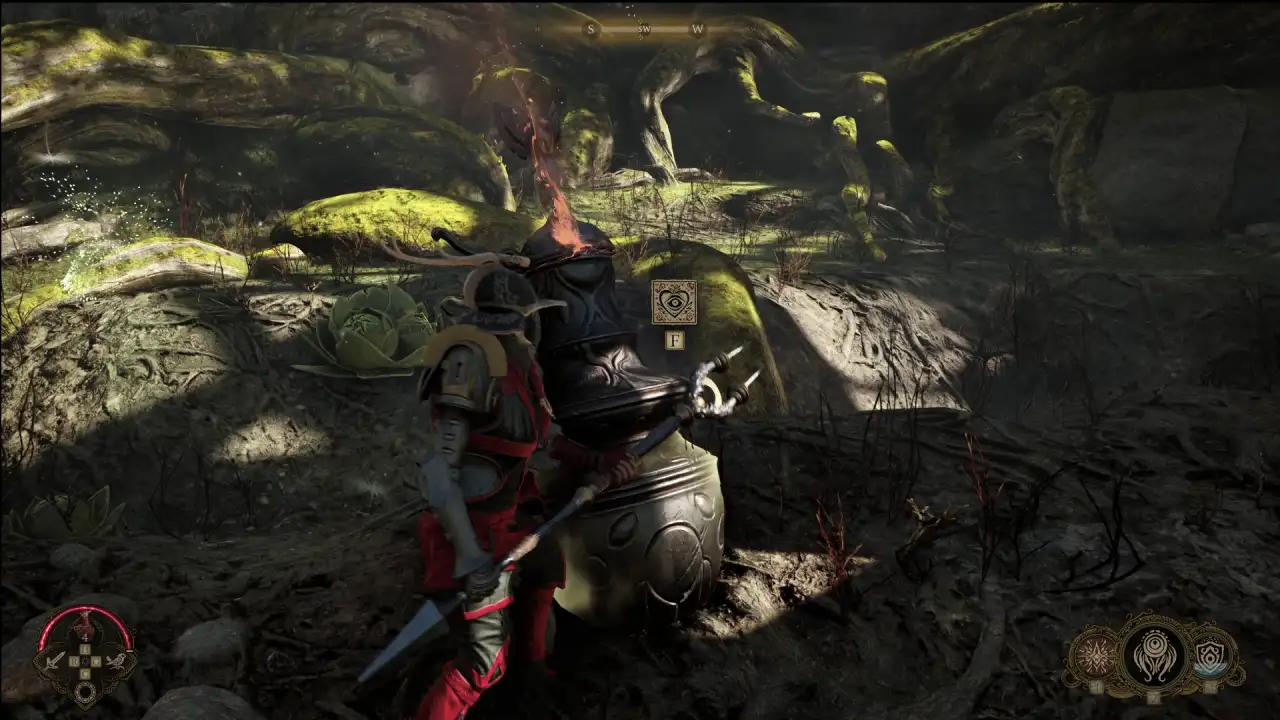Click the ring slot below the quick-wheel

click(86, 690)
